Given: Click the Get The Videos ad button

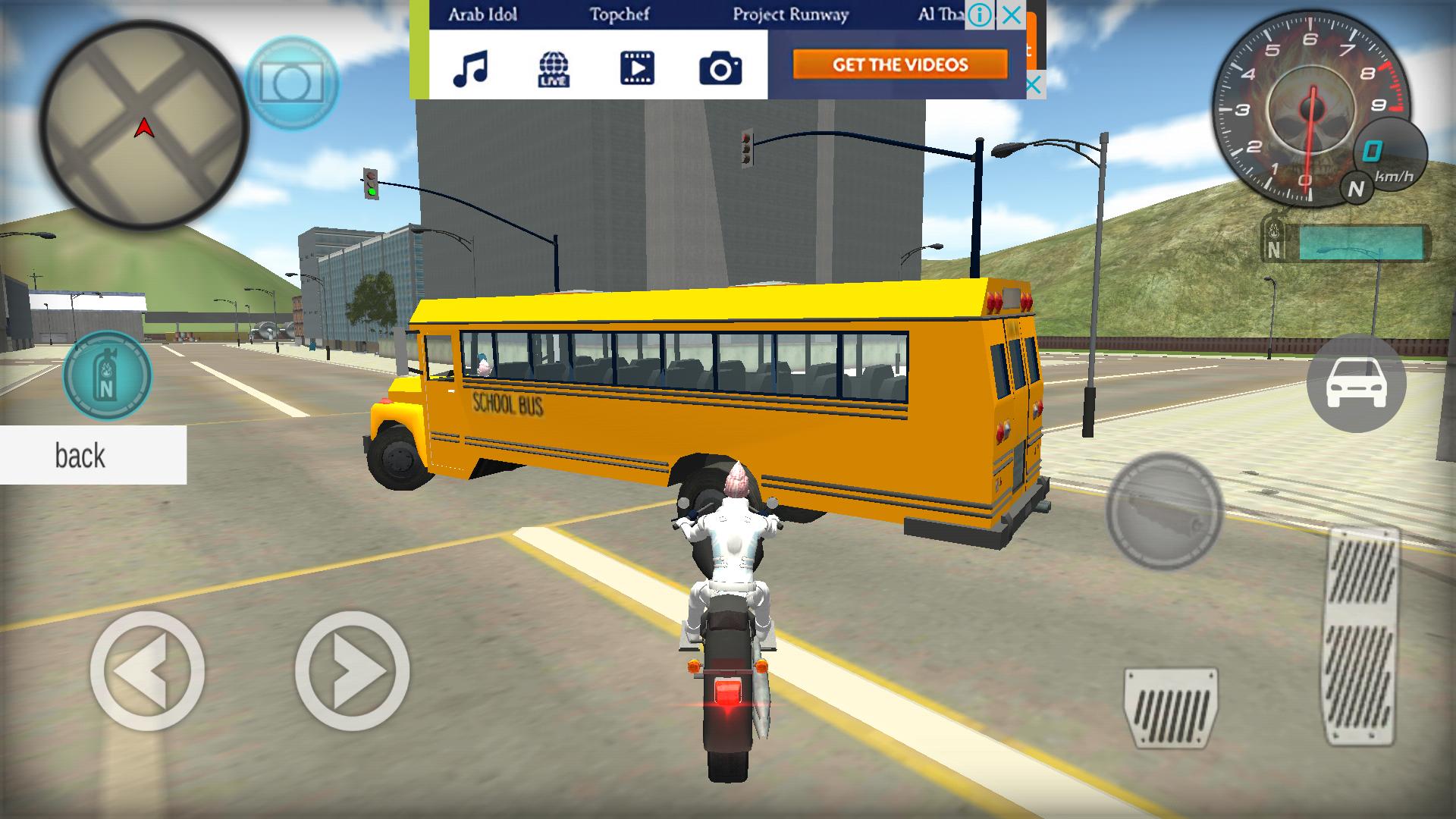Looking at the screenshot, I should point(900,64).
